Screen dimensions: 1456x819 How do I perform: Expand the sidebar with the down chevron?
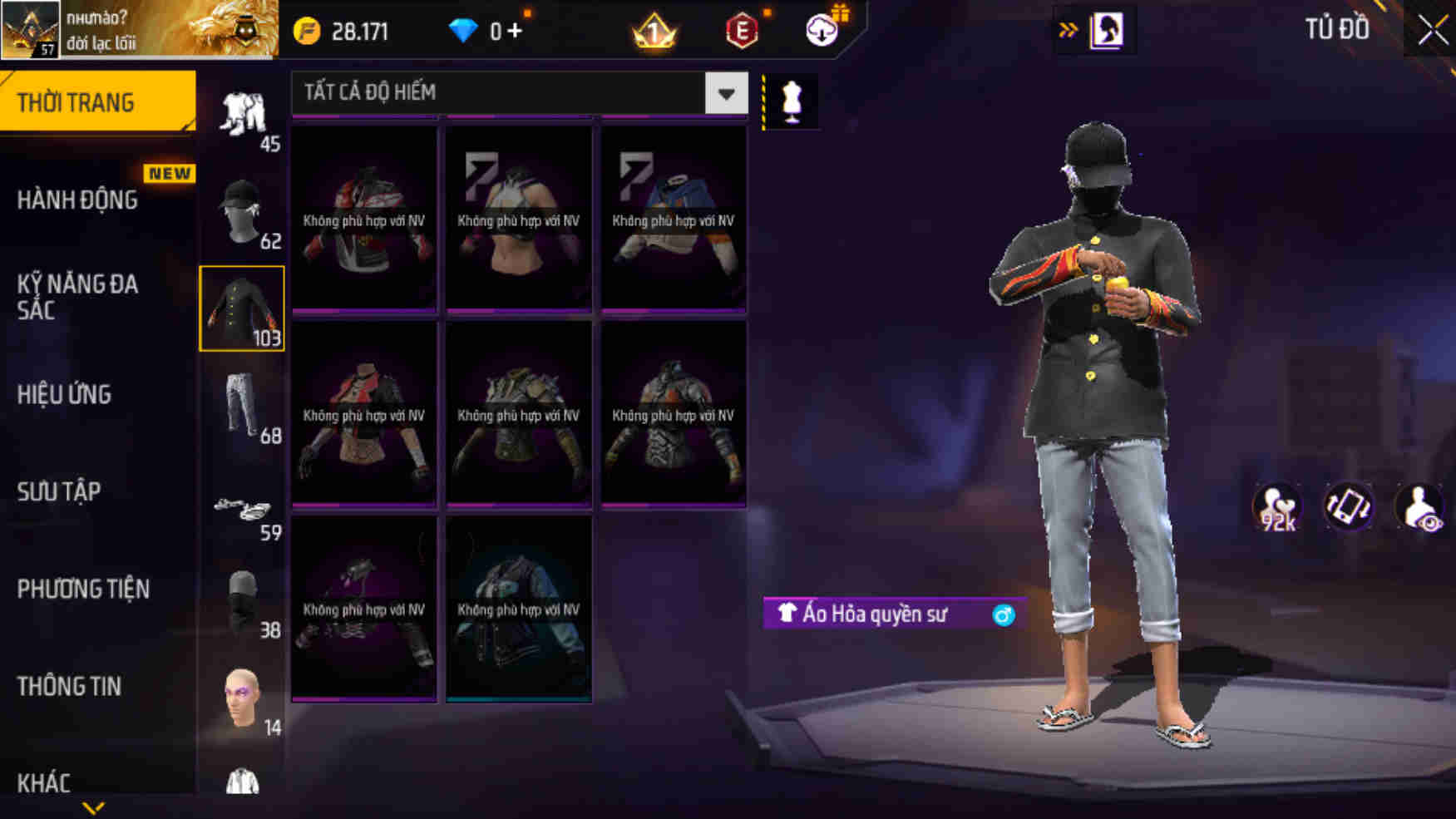point(94,806)
